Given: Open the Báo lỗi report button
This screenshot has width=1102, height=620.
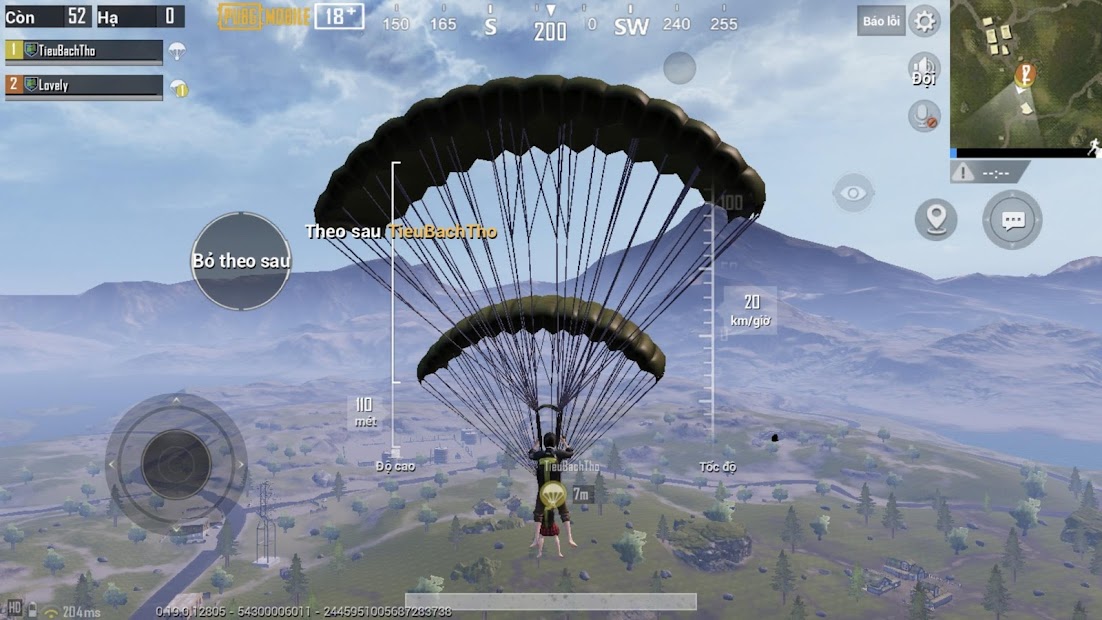Looking at the screenshot, I should pyautogui.click(x=880, y=21).
